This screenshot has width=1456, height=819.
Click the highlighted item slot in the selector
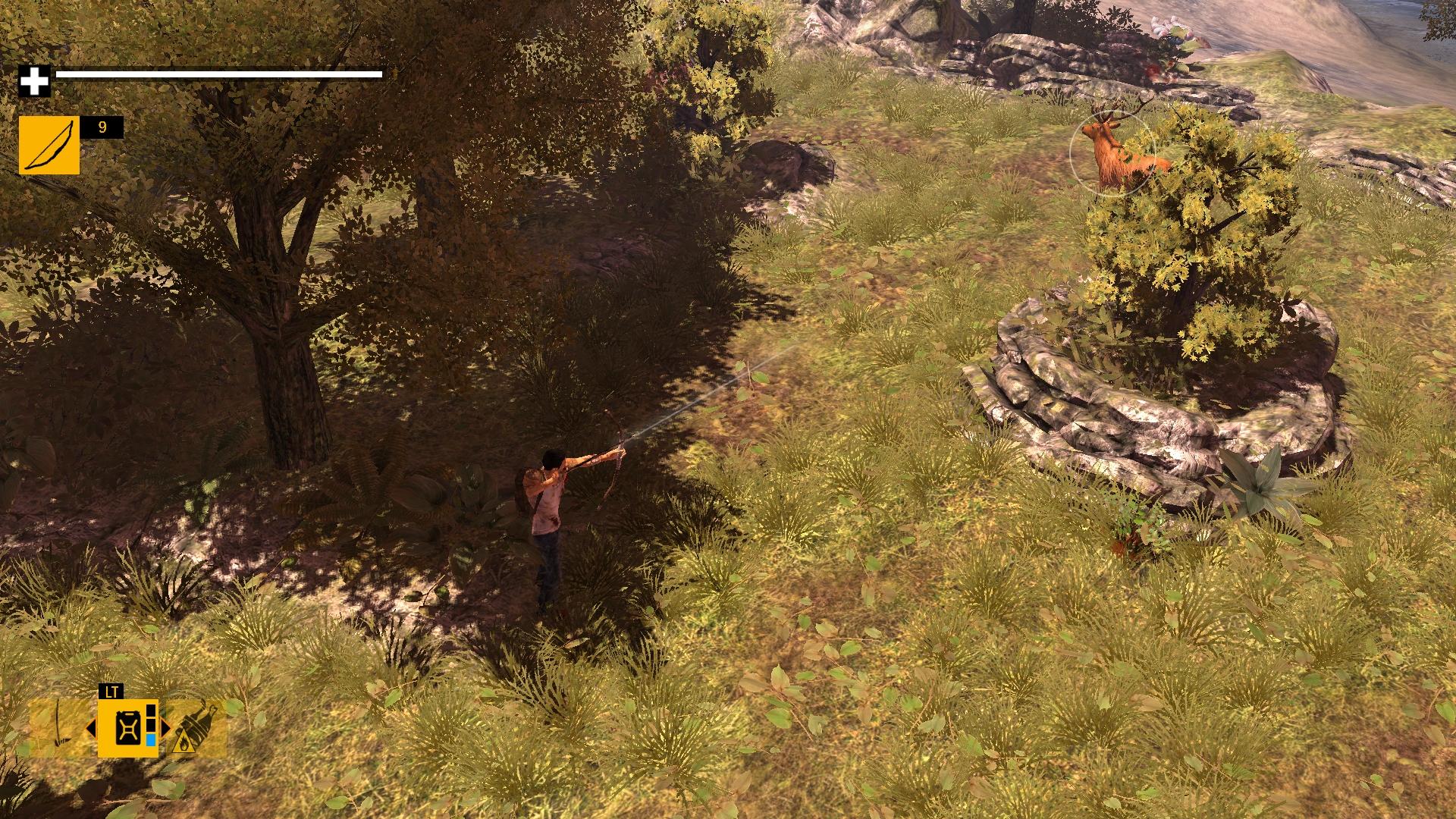point(127,729)
